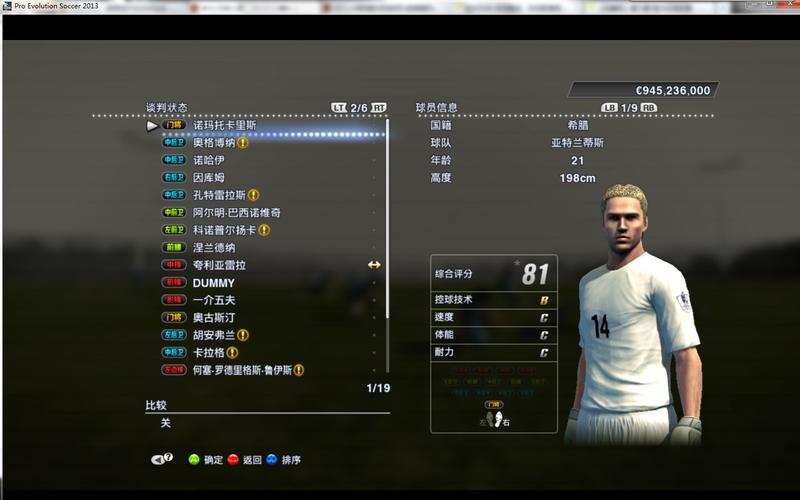
Task: Pick player 涅兰德纳
Action: click(x=214, y=248)
